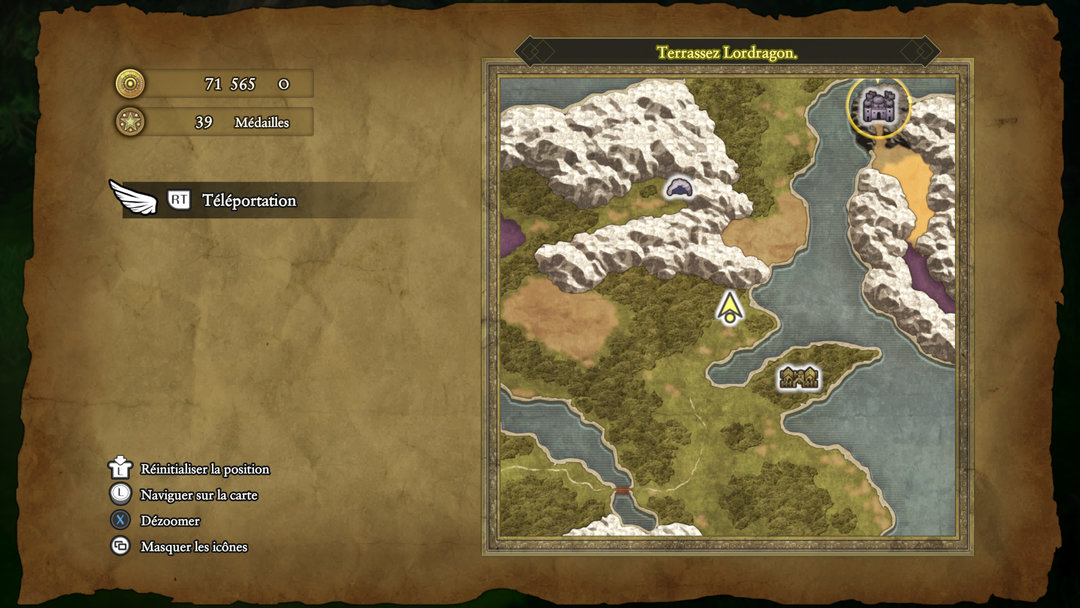Click the purple castle map marker

coord(879,106)
